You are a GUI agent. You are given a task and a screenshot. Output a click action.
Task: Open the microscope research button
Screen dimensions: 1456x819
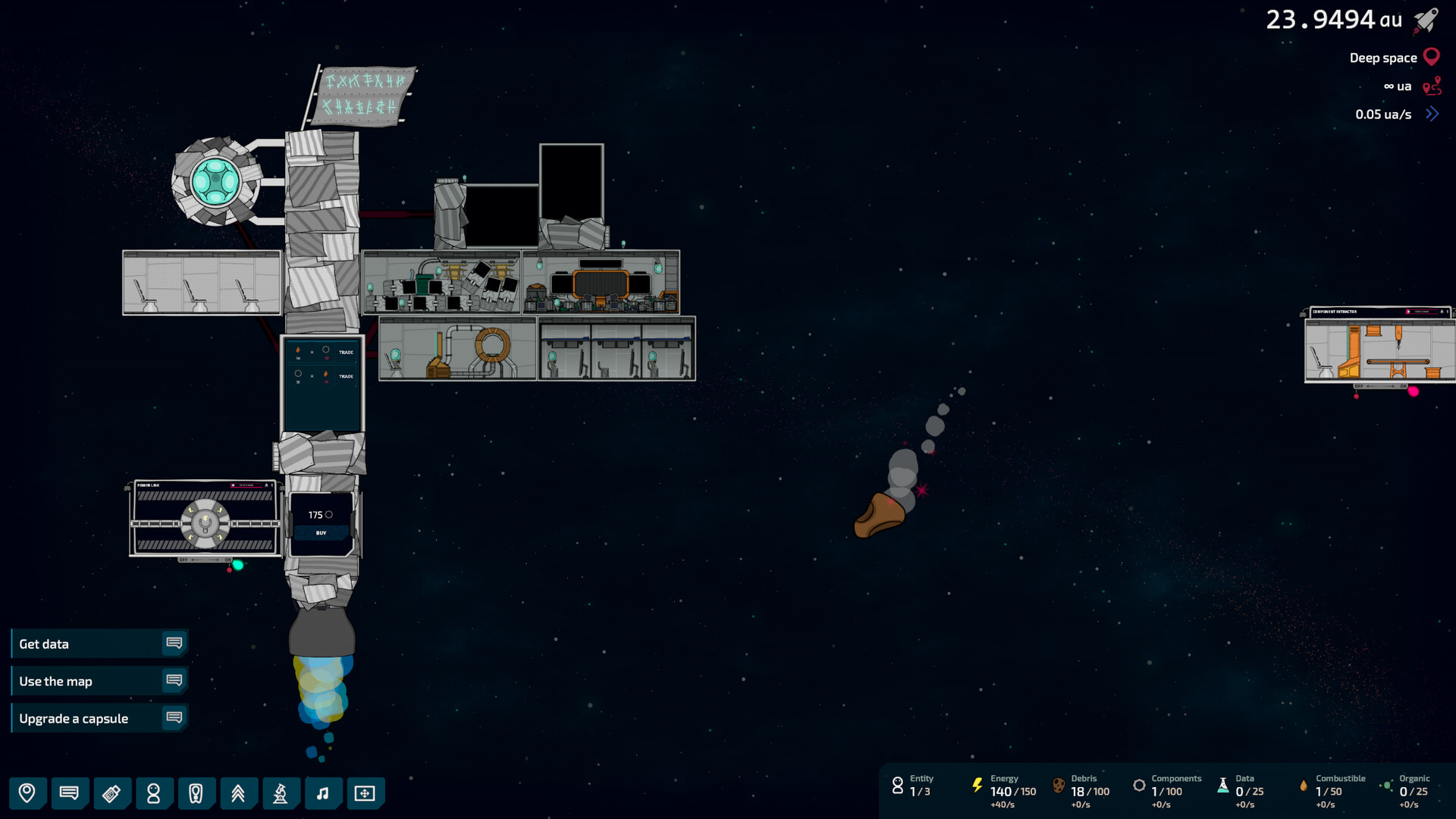point(280,793)
